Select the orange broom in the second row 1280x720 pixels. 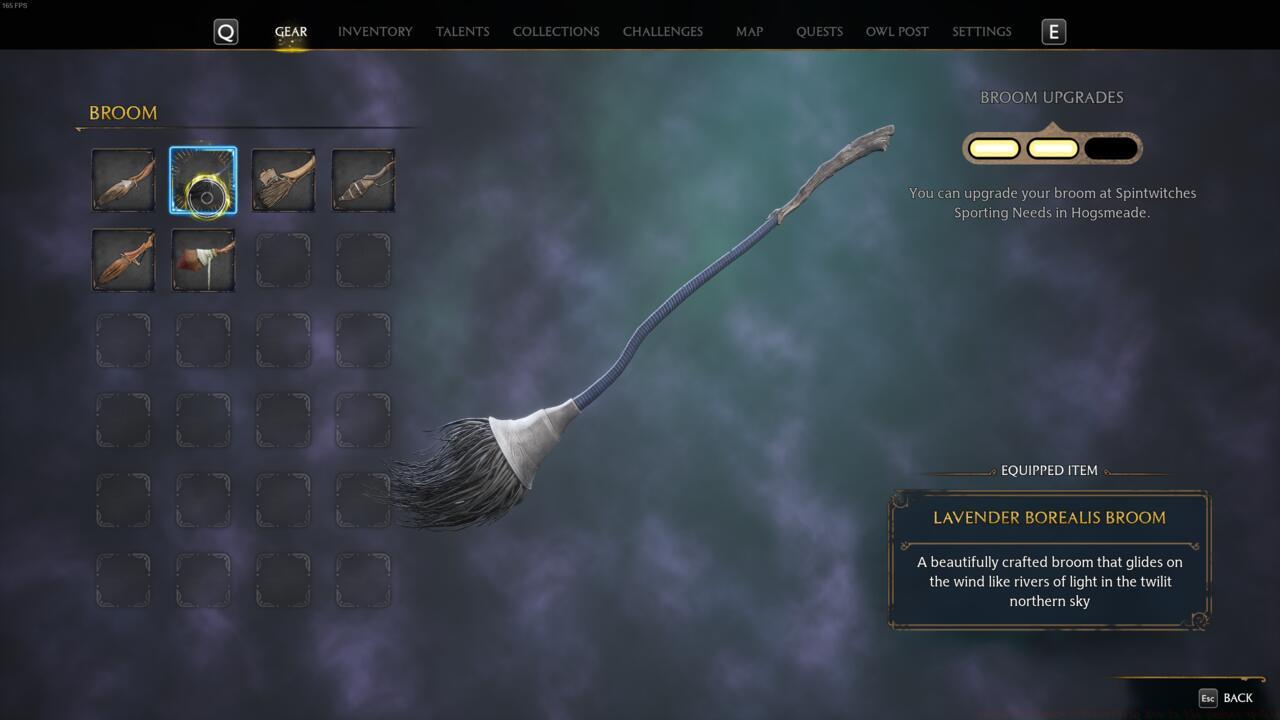click(x=122, y=260)
